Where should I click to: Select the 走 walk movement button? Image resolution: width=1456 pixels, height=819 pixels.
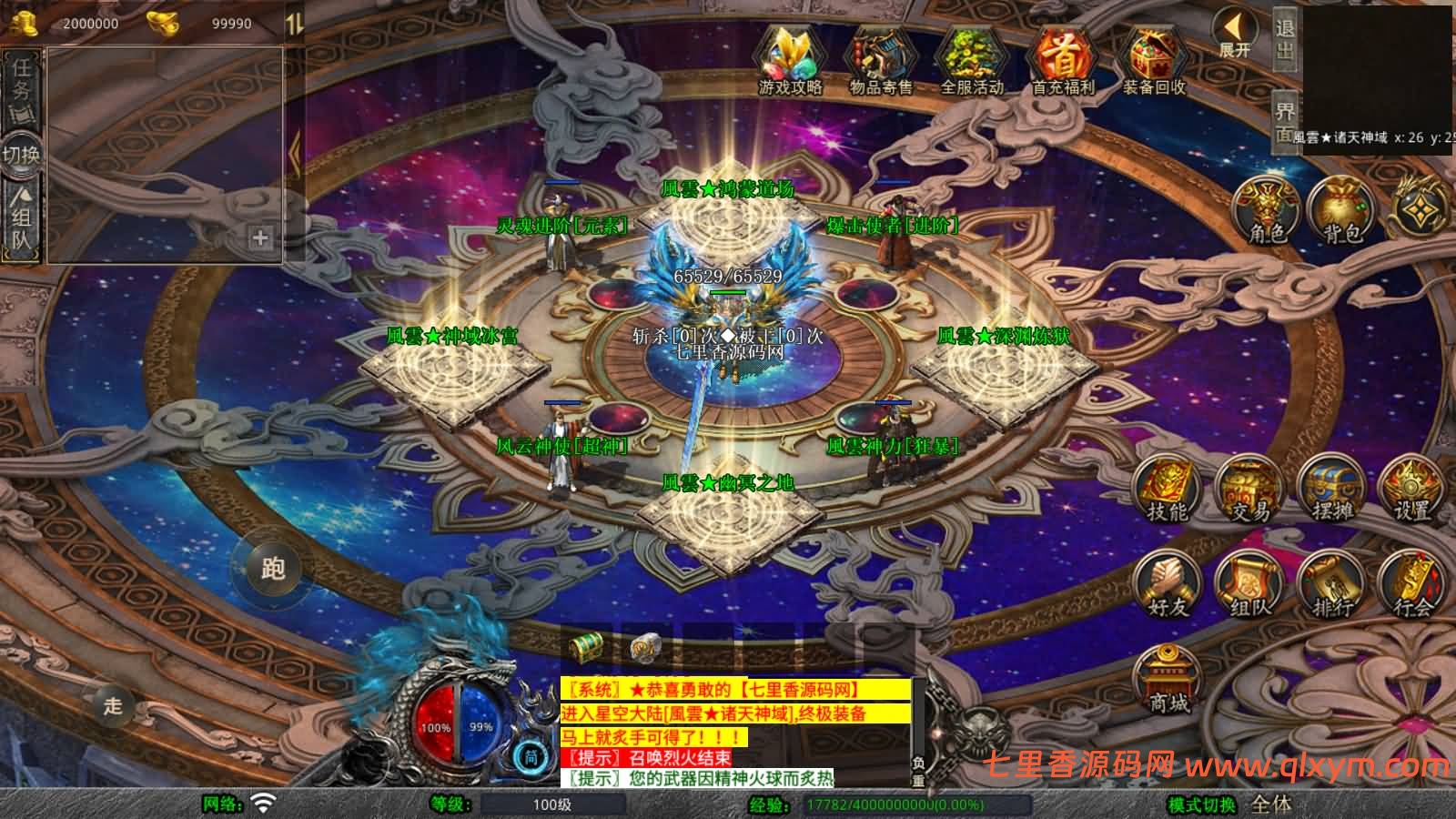point(113,705)
